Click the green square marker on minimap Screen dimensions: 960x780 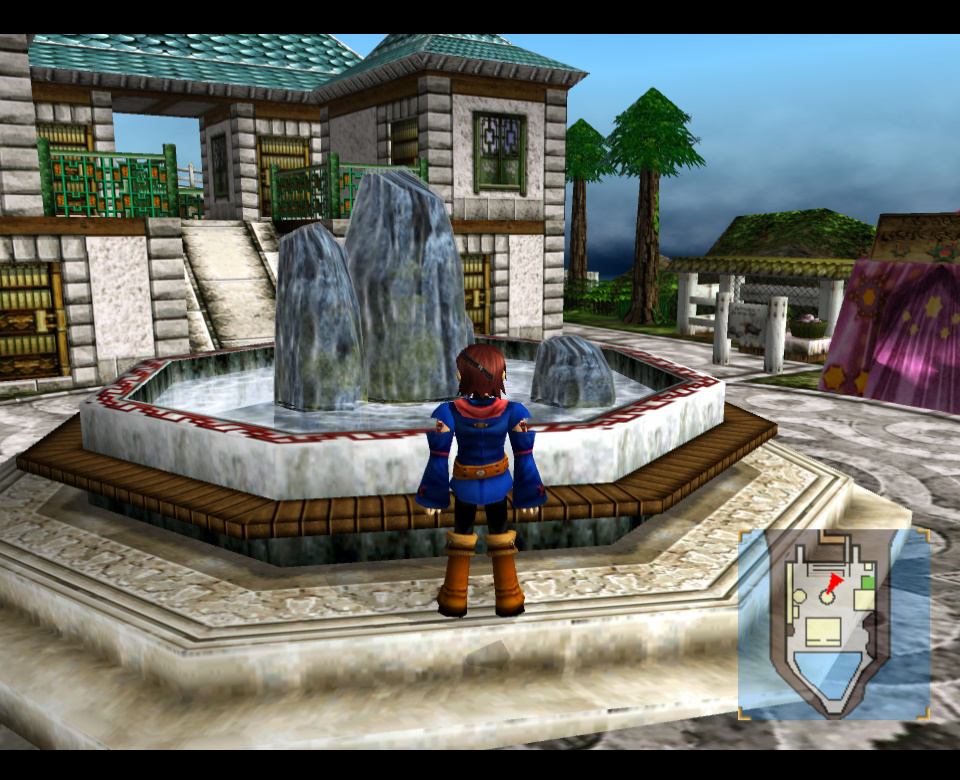click(867, 582)
